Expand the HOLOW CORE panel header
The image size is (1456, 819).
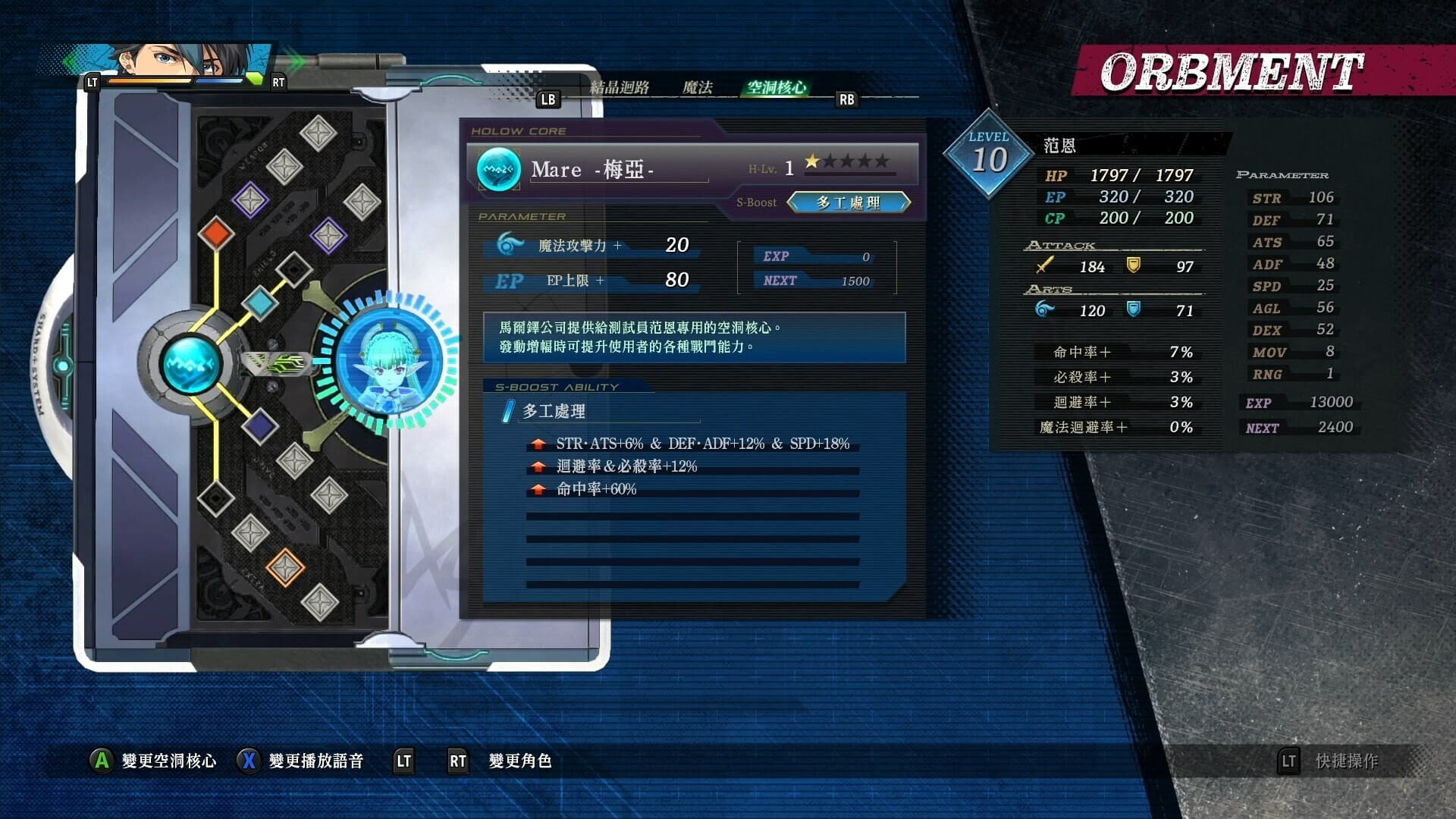519,130
